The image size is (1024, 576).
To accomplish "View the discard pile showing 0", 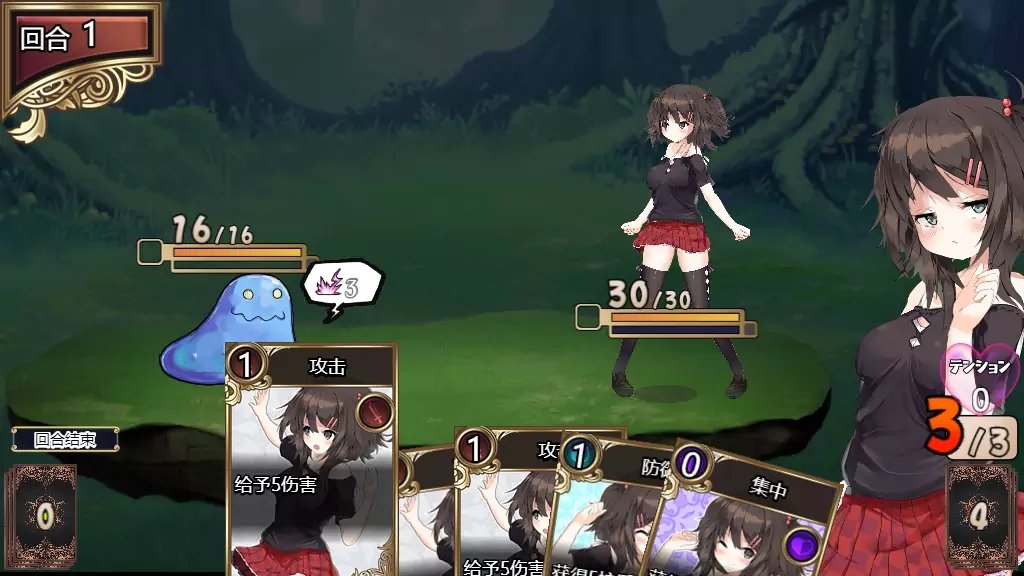I will pos(43,516).
